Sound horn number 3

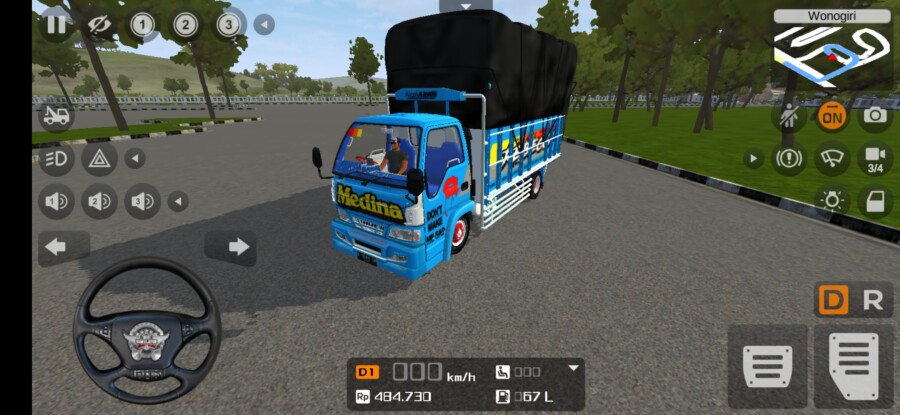click(x=142, y=202)
